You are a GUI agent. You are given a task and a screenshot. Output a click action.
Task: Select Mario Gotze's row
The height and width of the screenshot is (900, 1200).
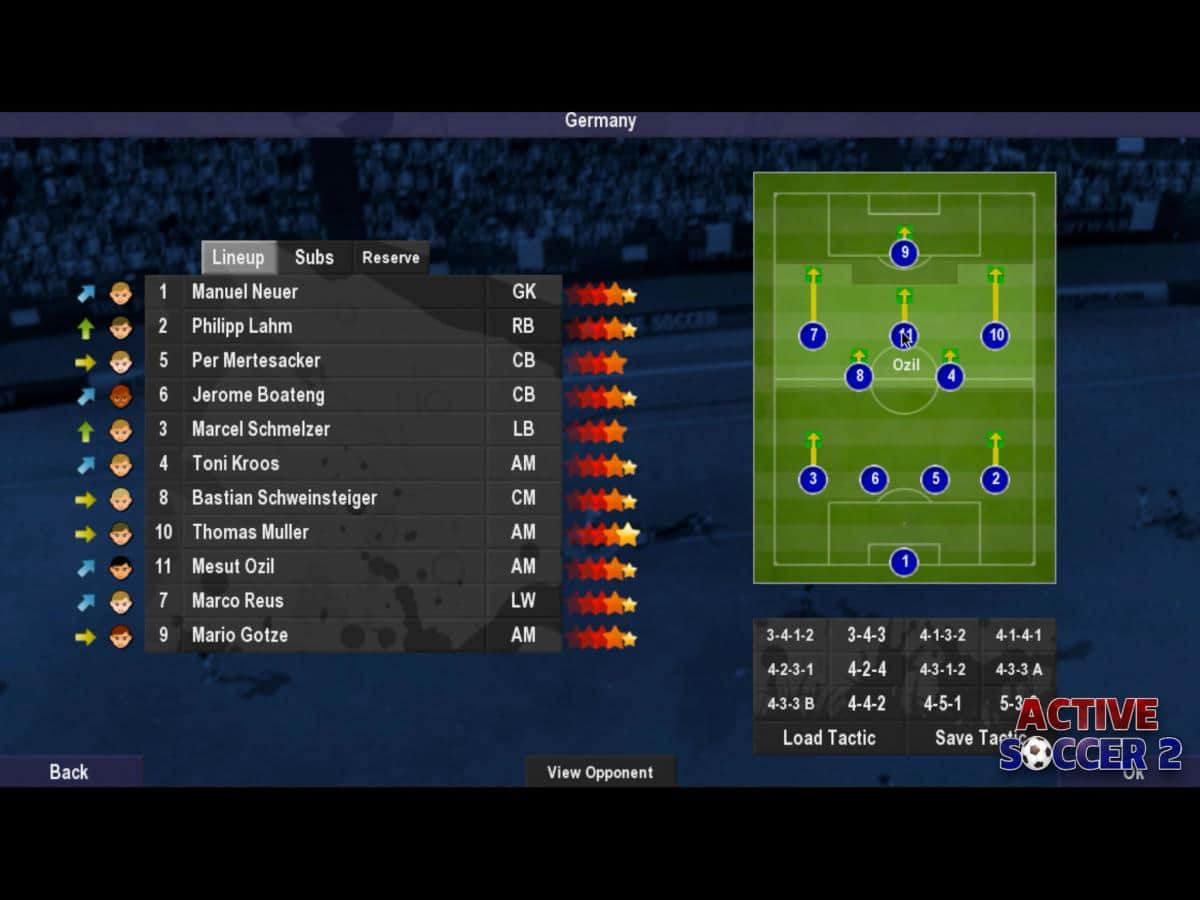[240, 635]
